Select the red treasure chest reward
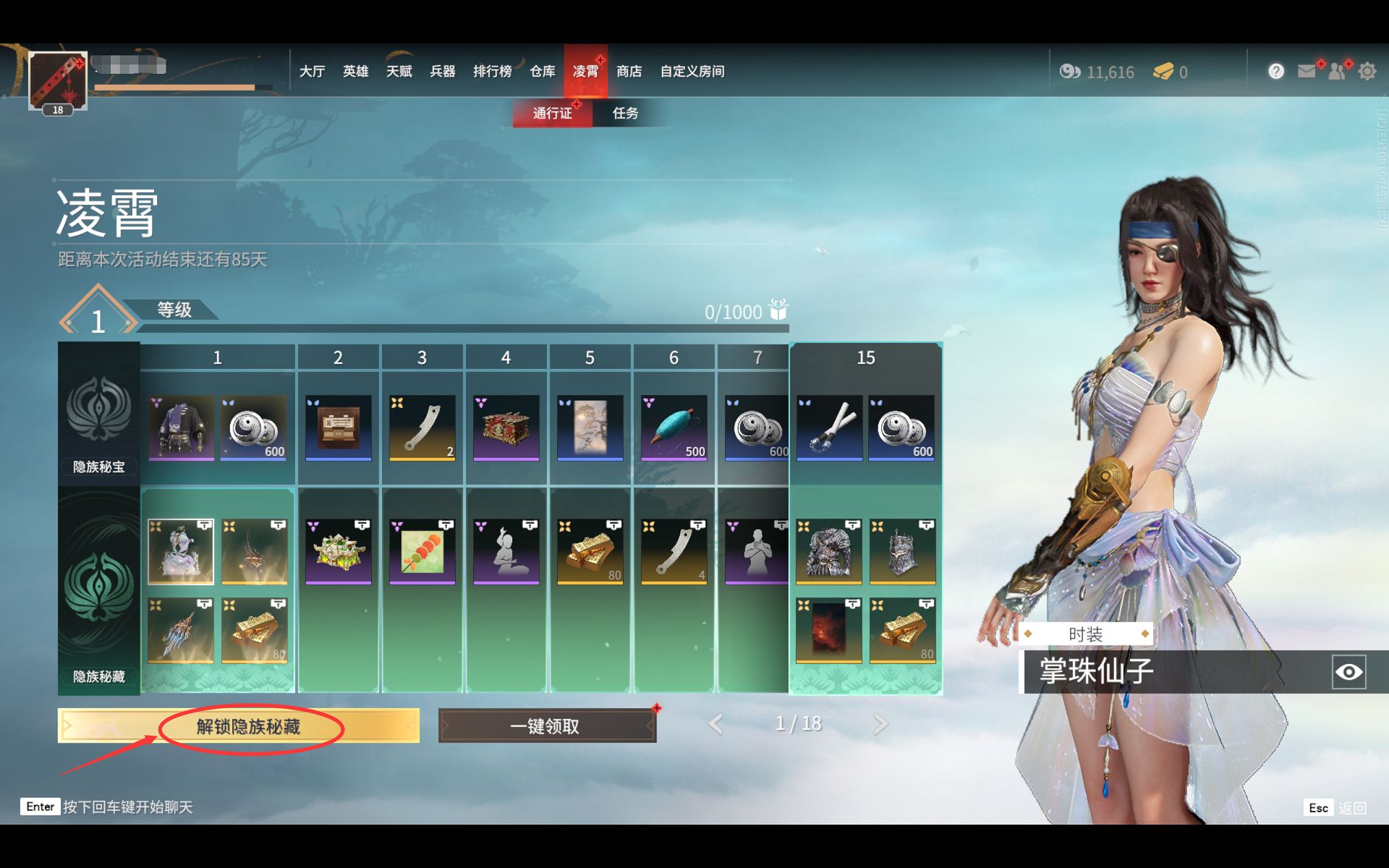 pyautogui.click(x=506, y=427)
